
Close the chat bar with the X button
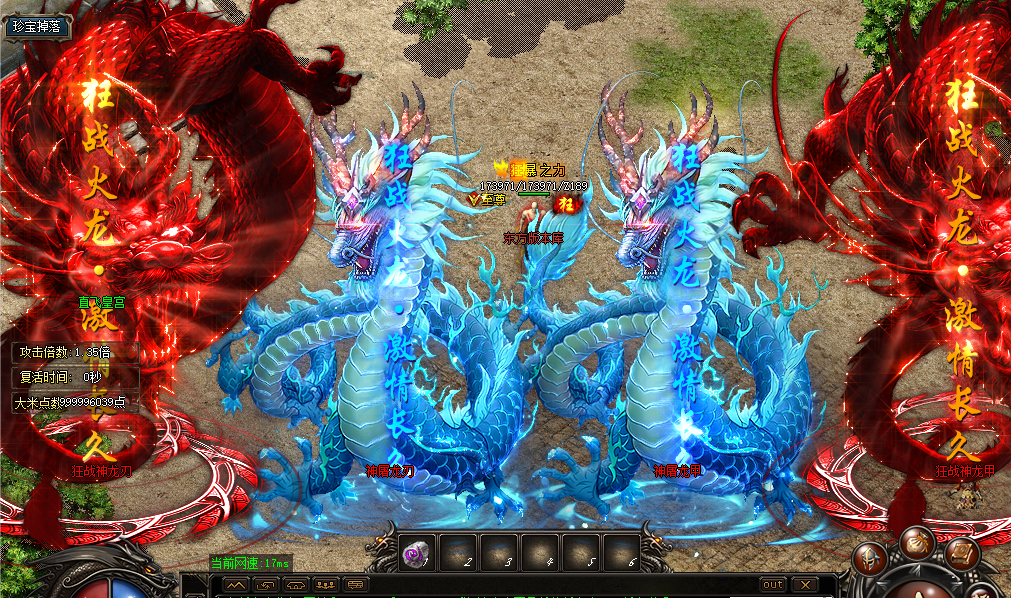(806, 584)
